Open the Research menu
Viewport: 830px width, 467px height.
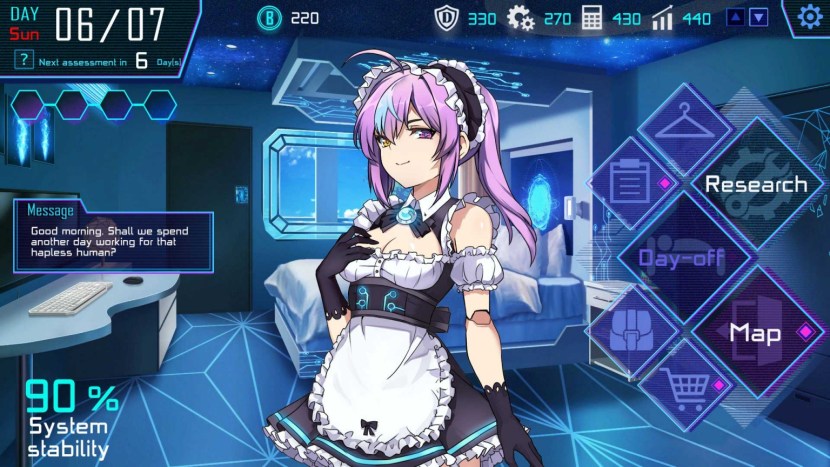click(755, 184)
